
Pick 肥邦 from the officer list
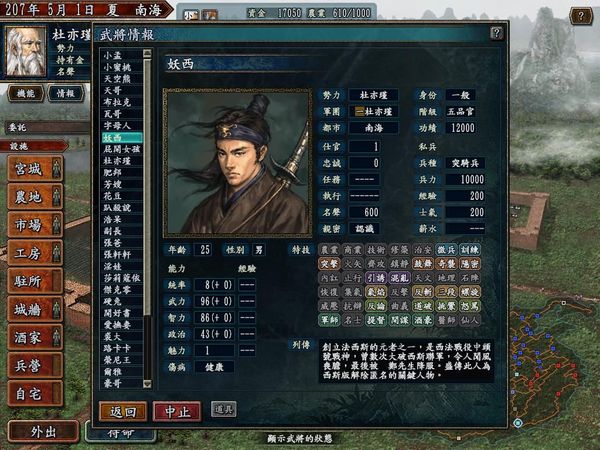113,172
